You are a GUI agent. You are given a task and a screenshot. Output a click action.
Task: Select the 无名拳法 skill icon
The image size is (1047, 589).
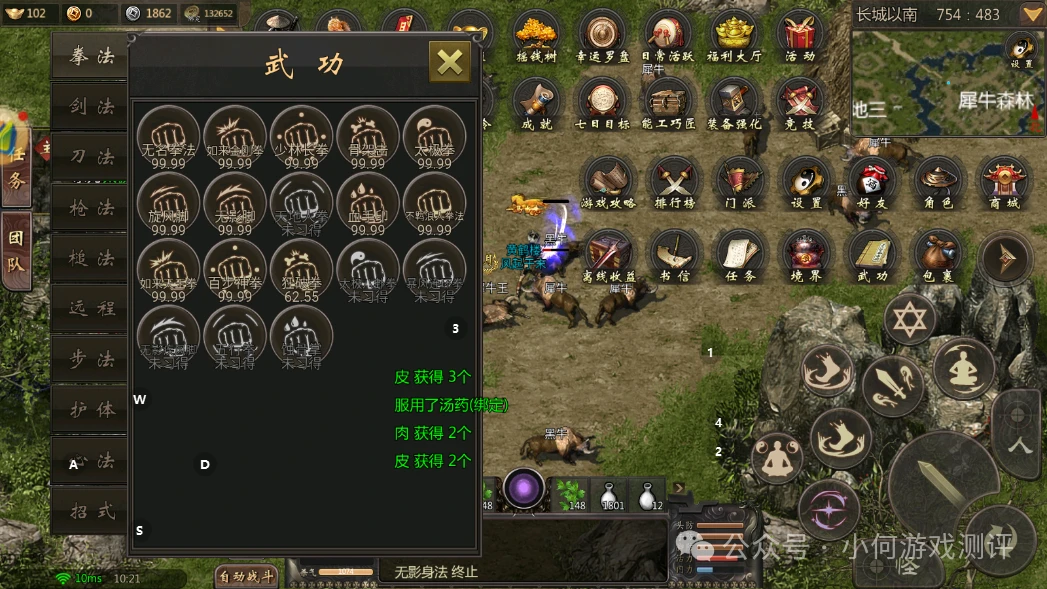[168, 137]
